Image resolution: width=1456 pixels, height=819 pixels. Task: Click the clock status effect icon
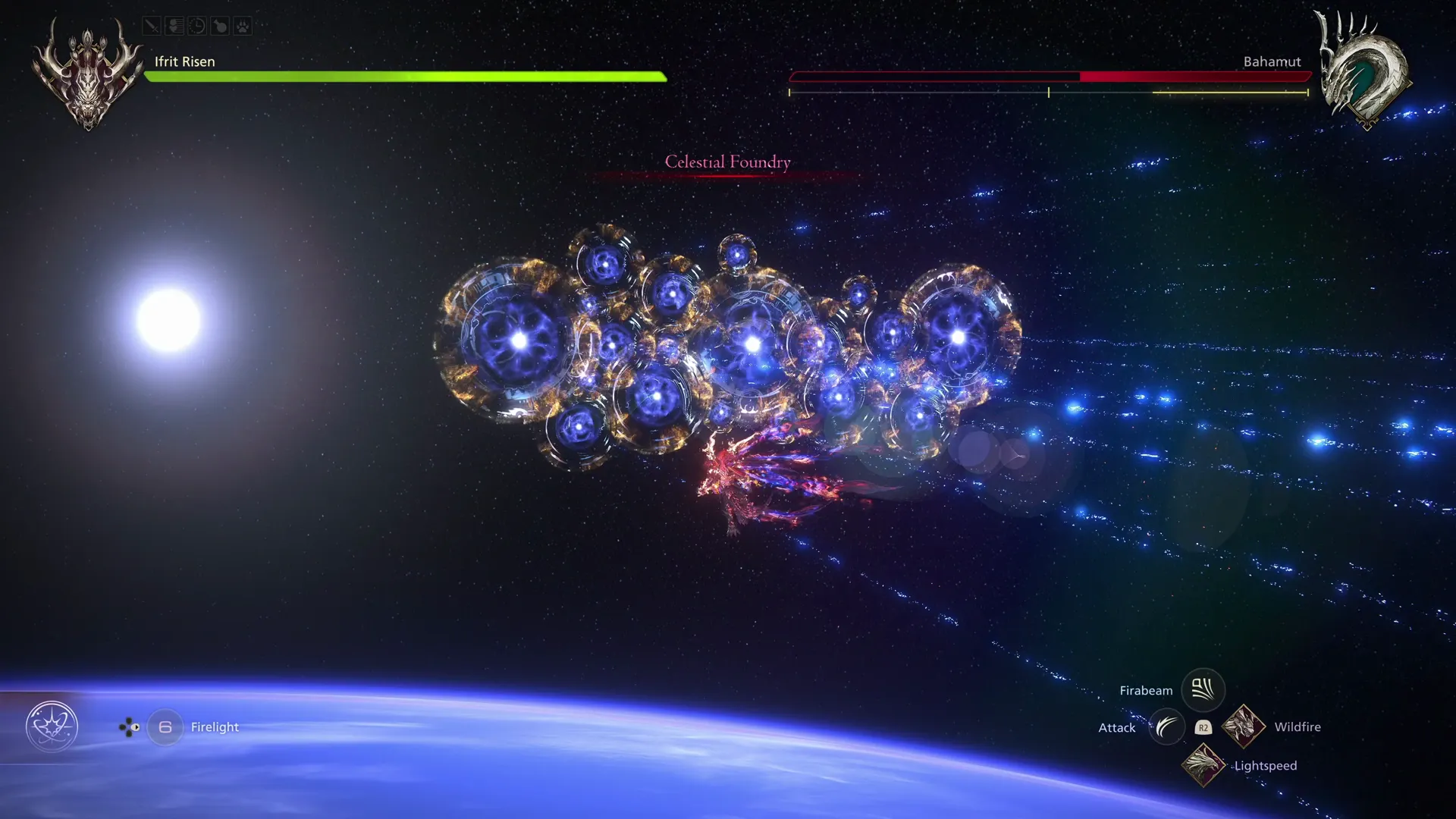pos(197,26)
